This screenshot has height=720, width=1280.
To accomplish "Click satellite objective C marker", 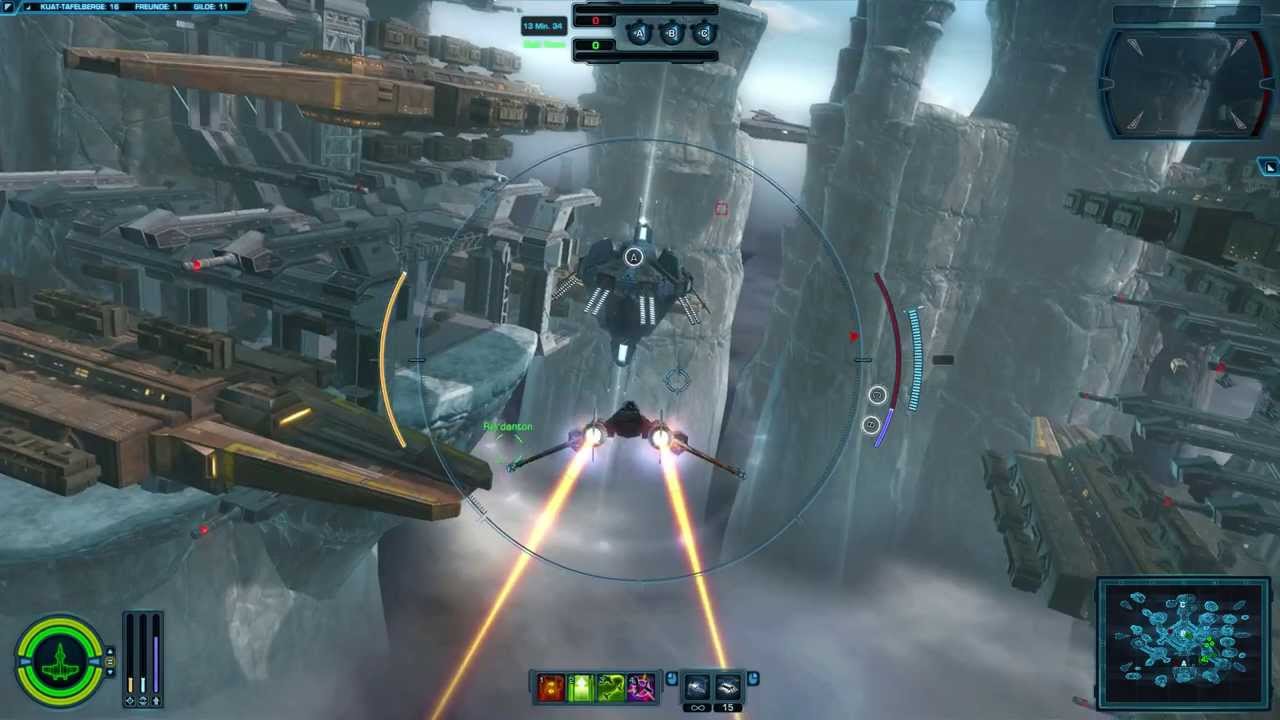I will [703, 34].
